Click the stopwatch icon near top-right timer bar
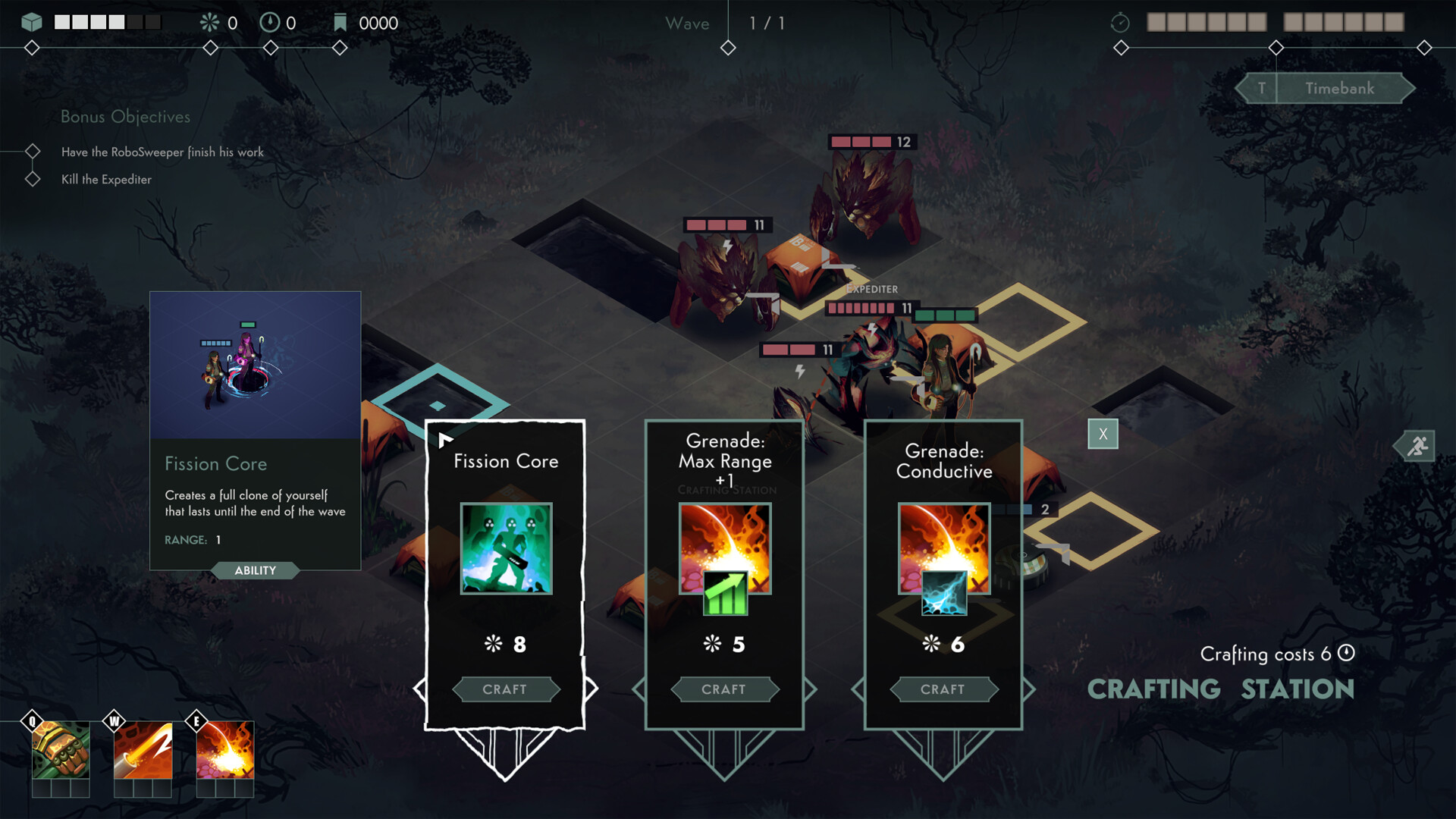 [1120, 22]
